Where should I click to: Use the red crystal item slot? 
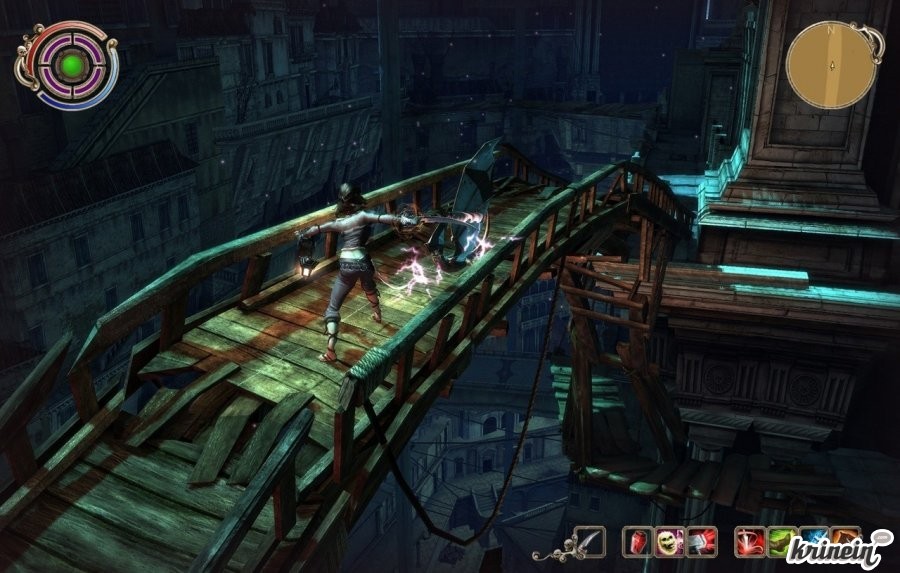point(637,541)
